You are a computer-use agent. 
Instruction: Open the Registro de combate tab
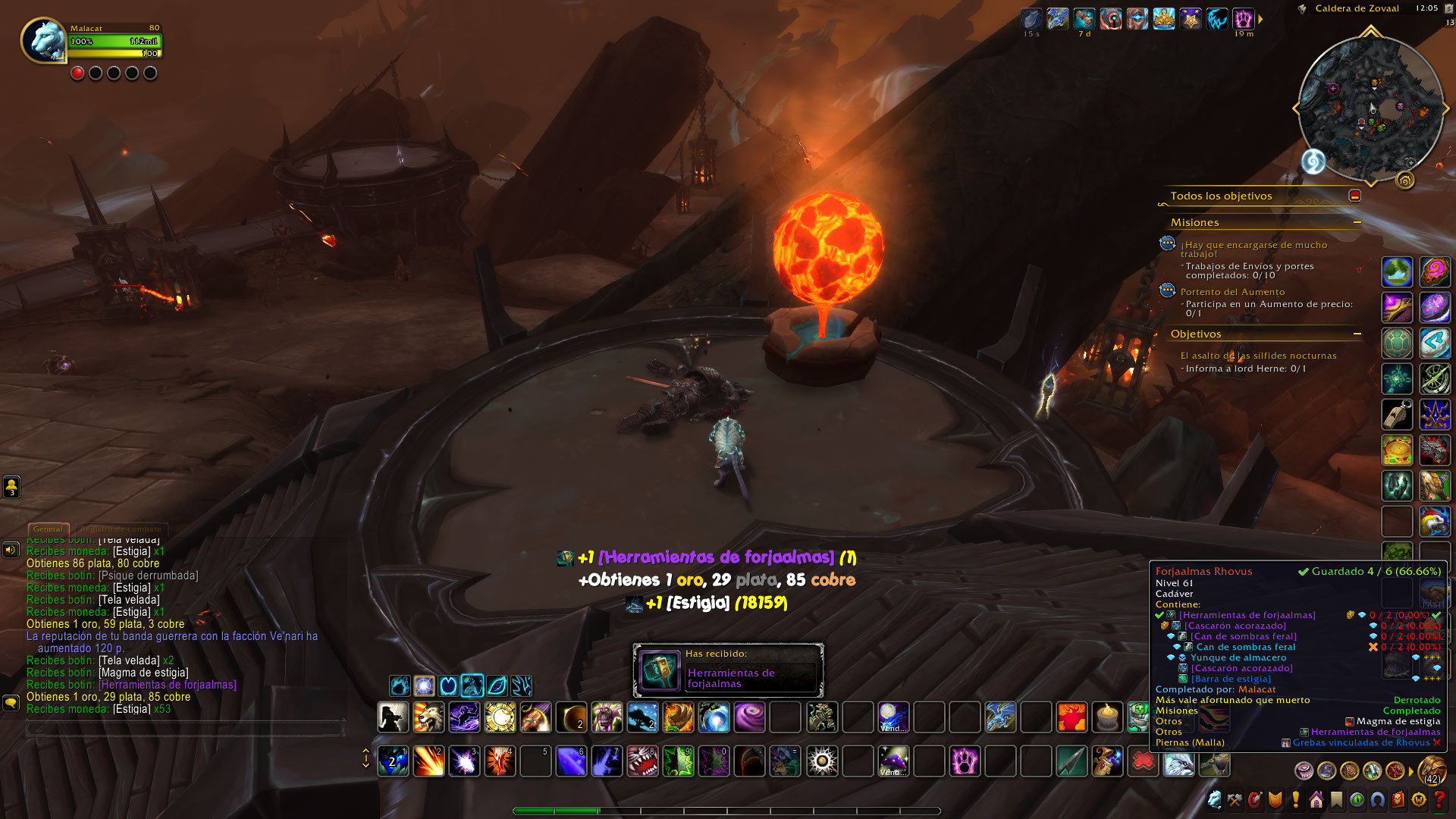[x=121, y=529]
